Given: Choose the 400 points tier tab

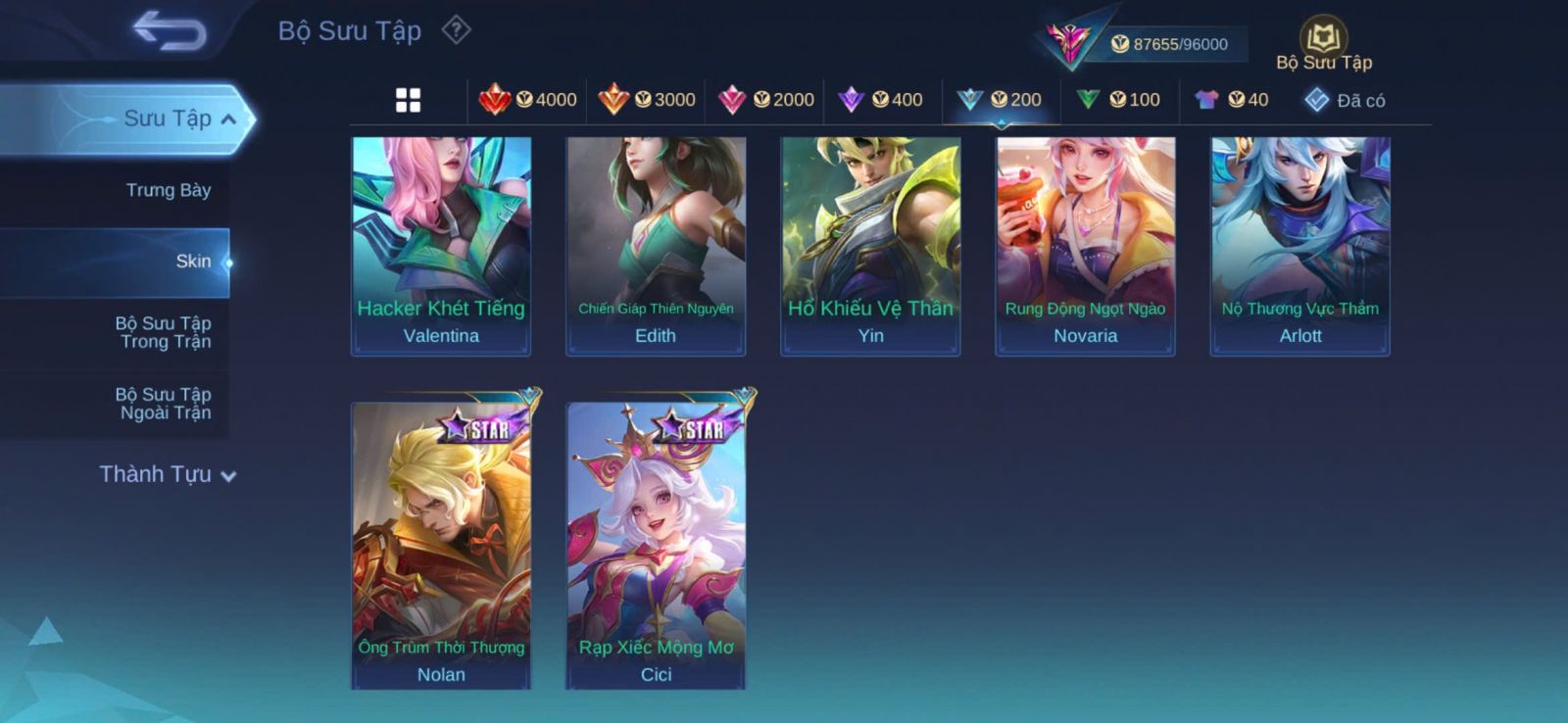Looking at the screenshot, I should 881,100.
